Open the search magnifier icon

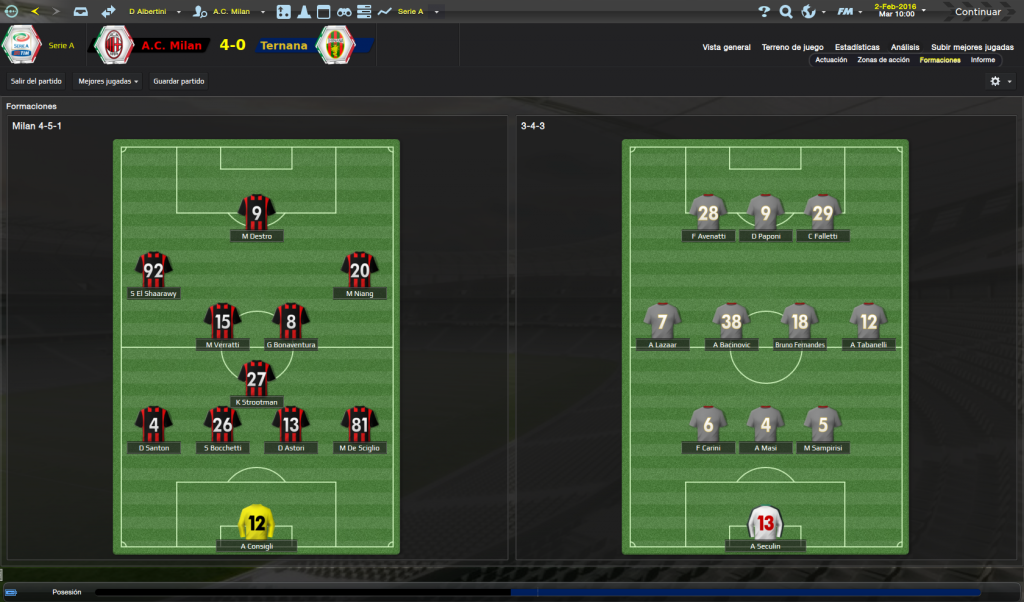click(786, 12)
